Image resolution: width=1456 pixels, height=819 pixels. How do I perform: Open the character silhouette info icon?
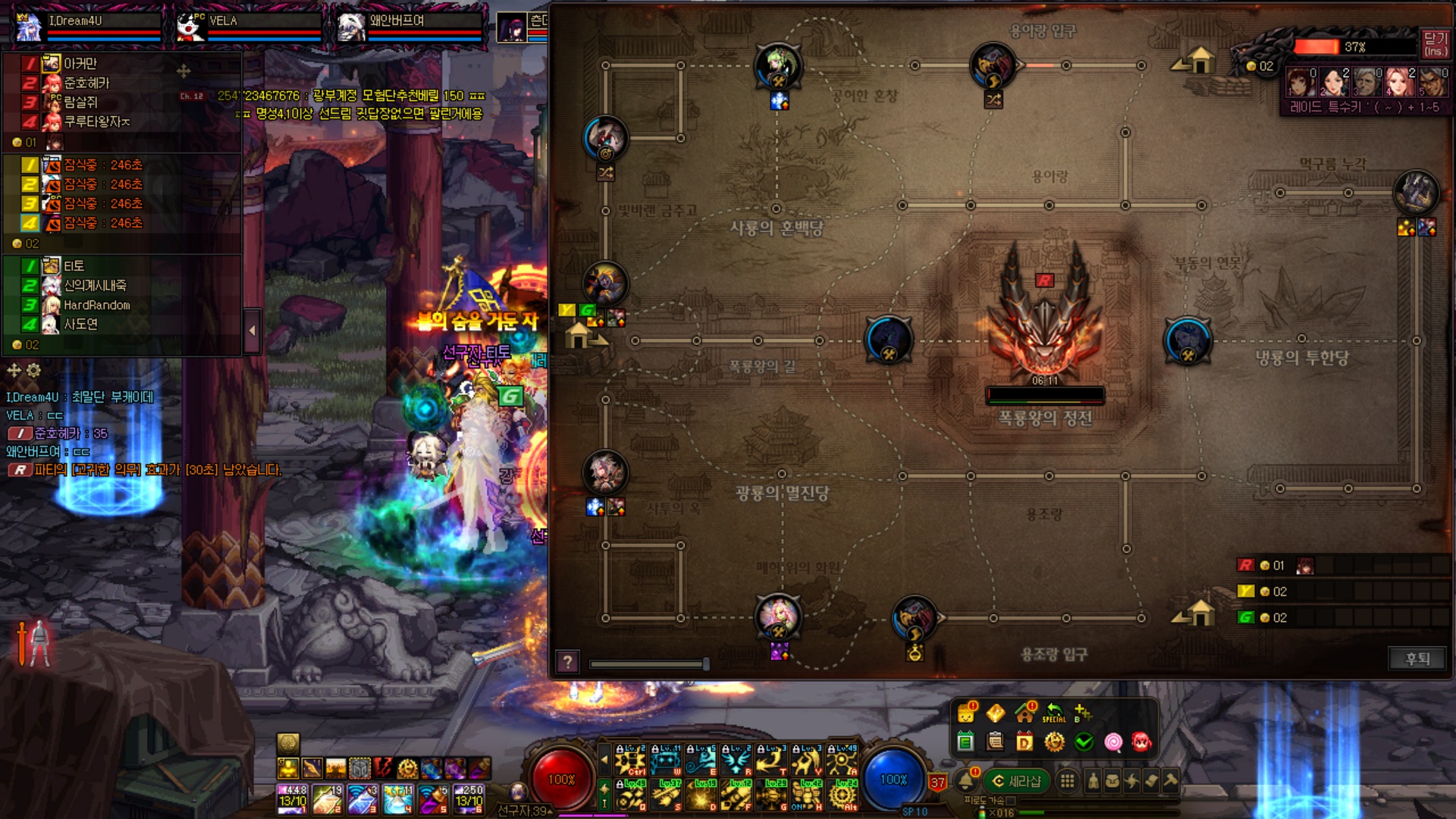(1093, 781)
